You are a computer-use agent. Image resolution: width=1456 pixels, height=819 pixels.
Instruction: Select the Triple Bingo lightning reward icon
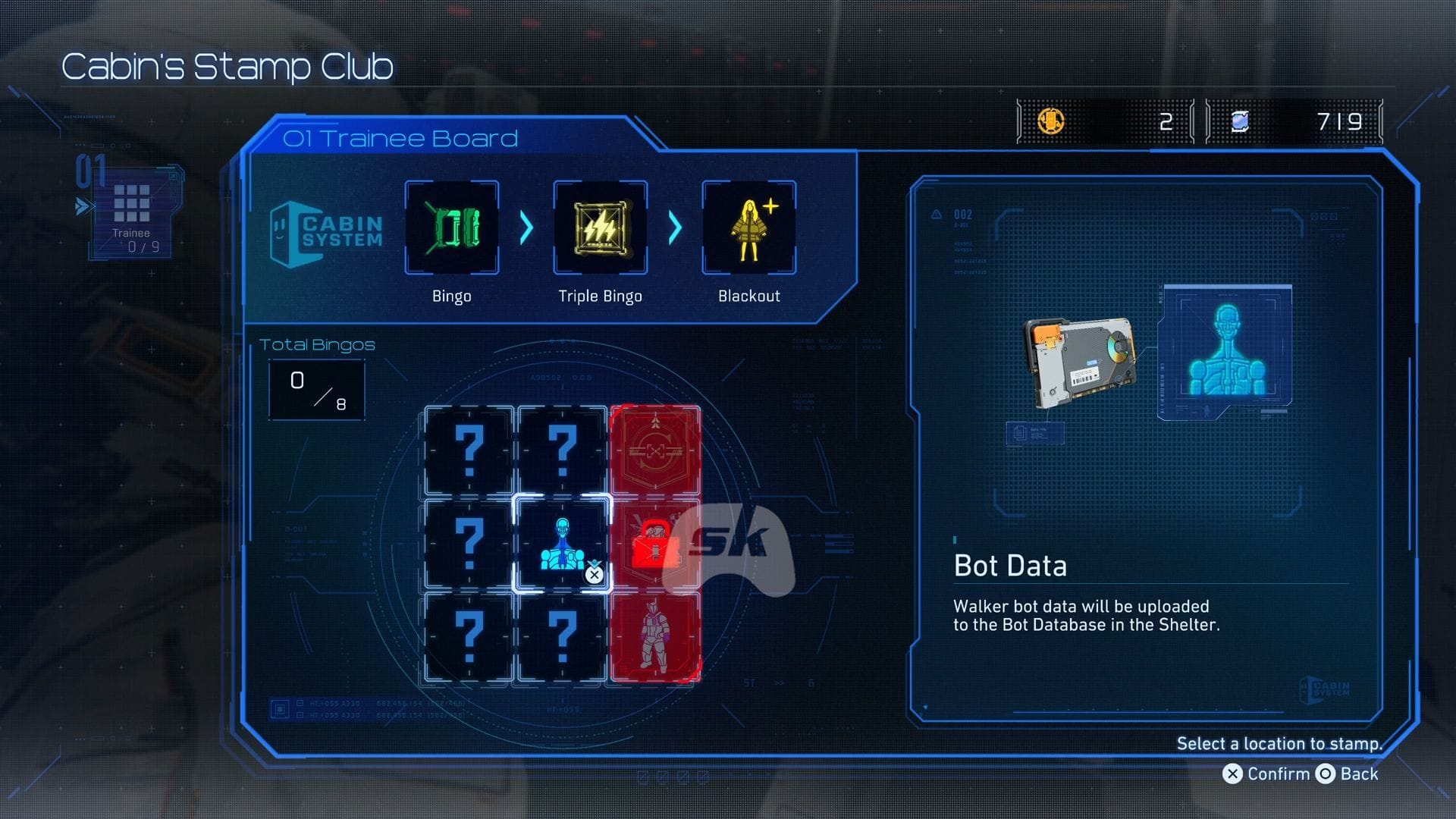[600, 227]
